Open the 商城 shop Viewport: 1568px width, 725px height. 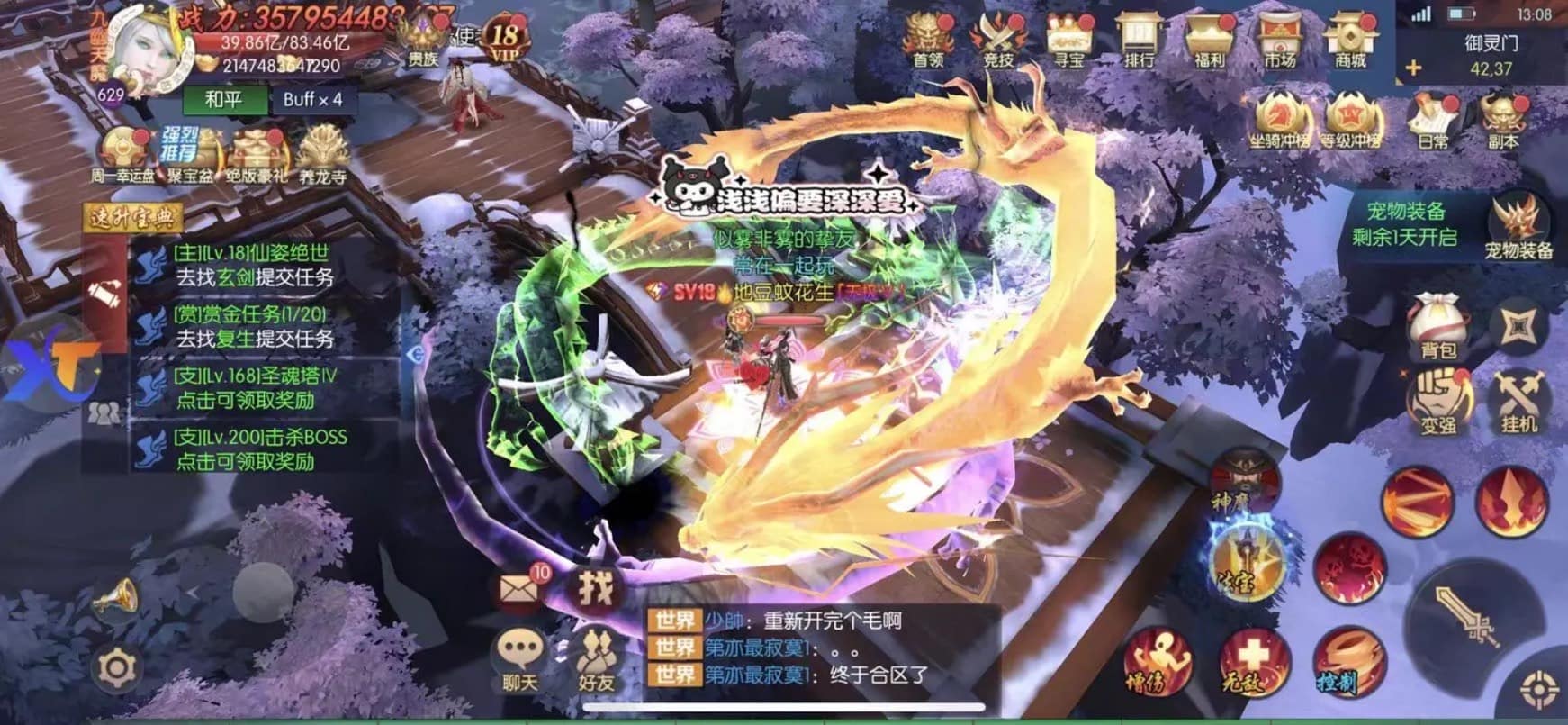[1357, 41]
